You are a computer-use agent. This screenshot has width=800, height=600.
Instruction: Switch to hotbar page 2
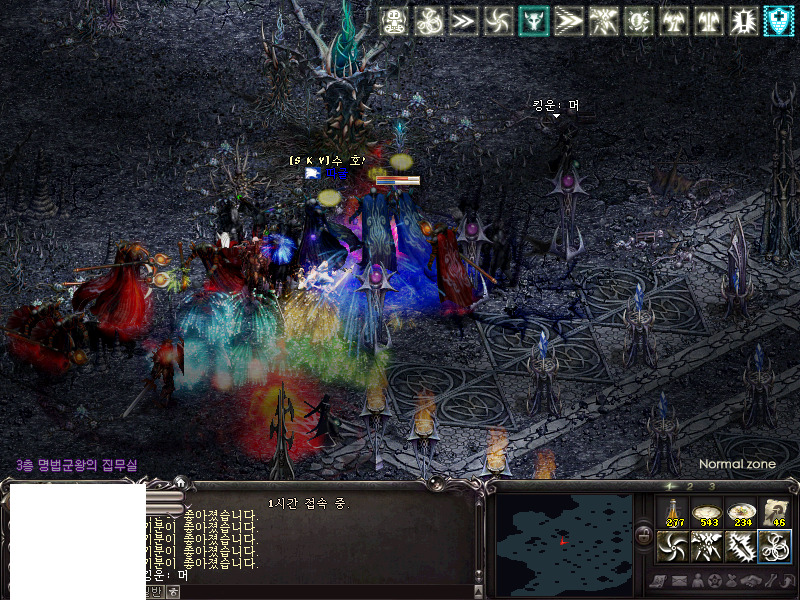[692, 487]
